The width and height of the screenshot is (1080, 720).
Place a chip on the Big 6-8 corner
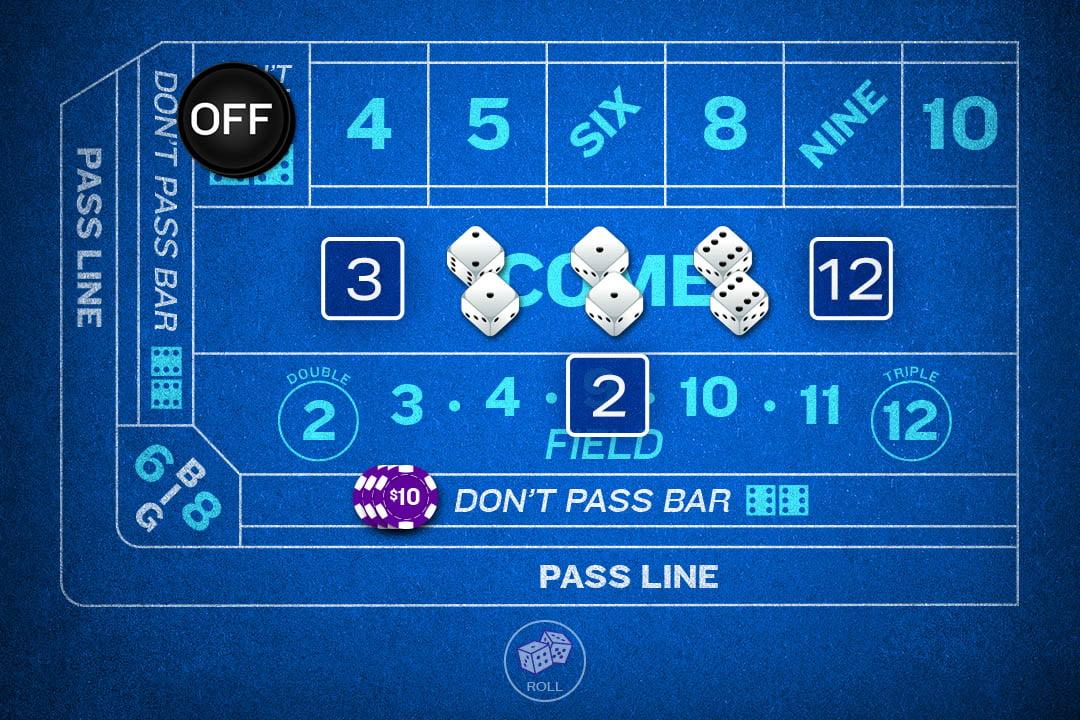click(177, 488)
